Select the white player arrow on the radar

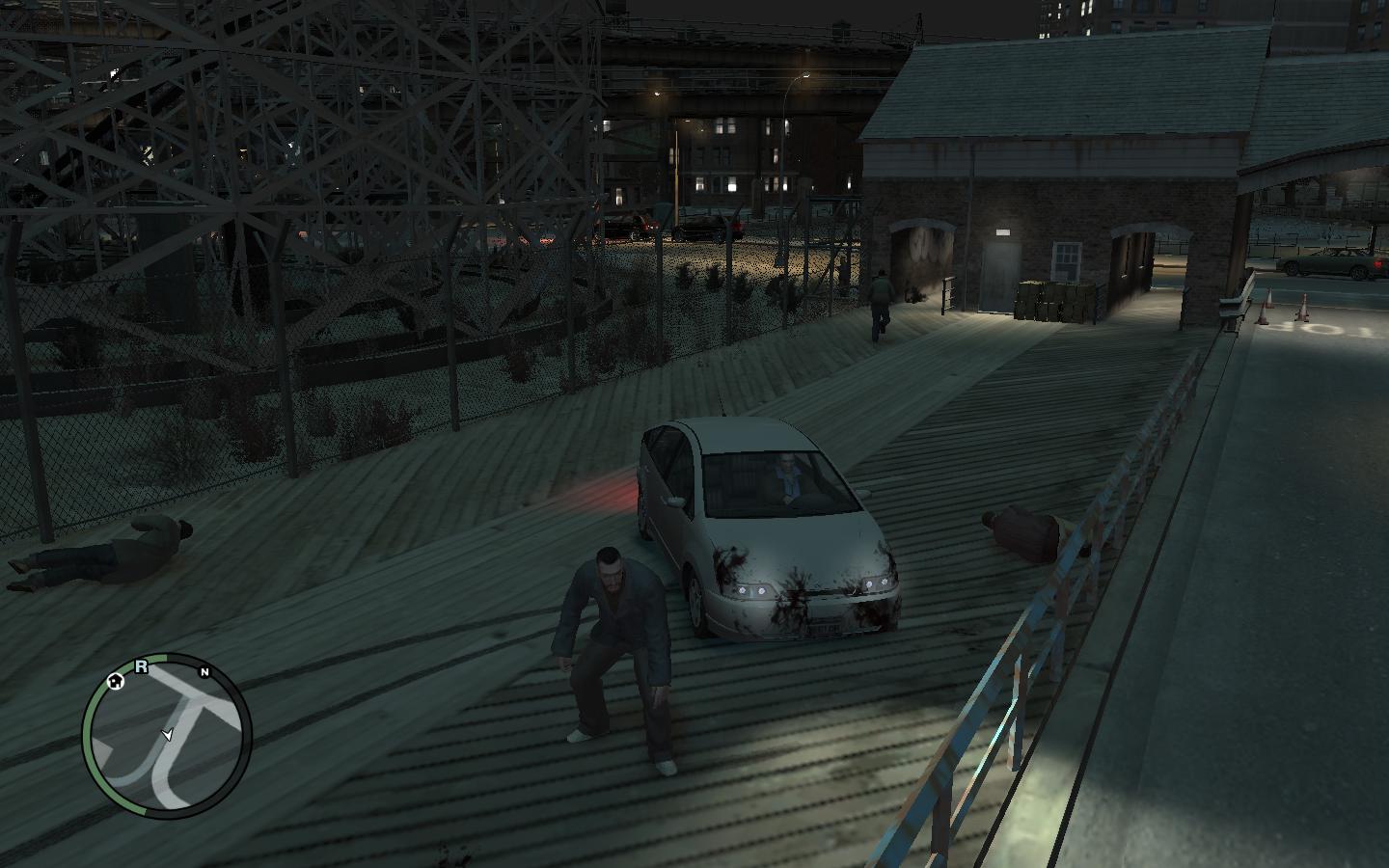[x=168, y=735]
